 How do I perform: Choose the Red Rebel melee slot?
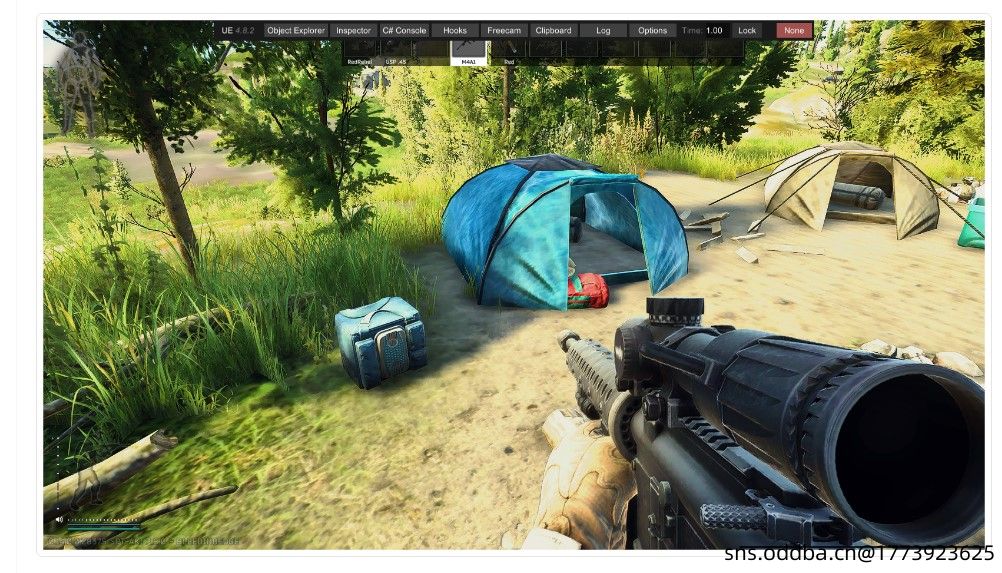point(360,52)
